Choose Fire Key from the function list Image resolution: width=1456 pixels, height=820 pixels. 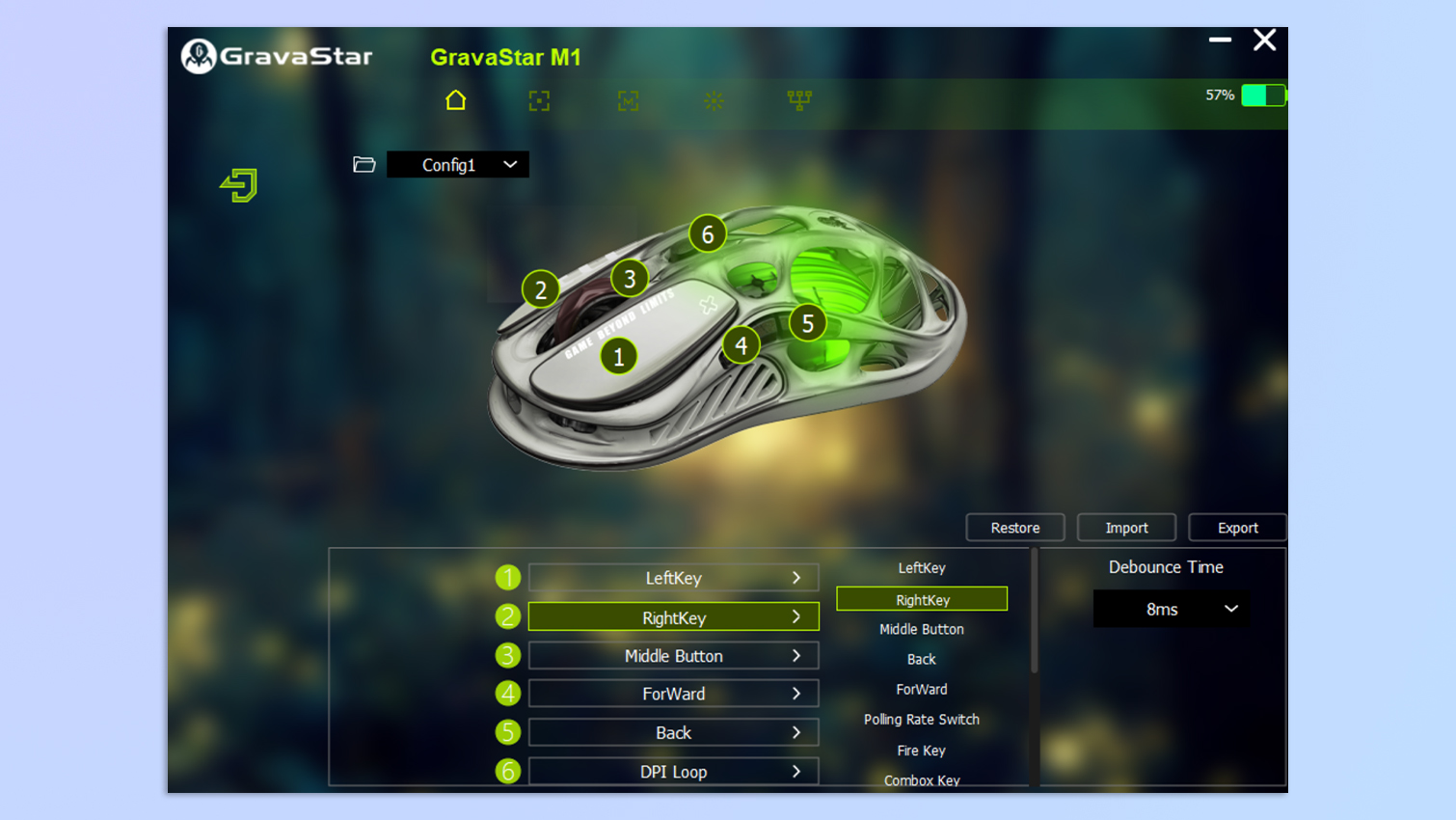pos(921,750)
